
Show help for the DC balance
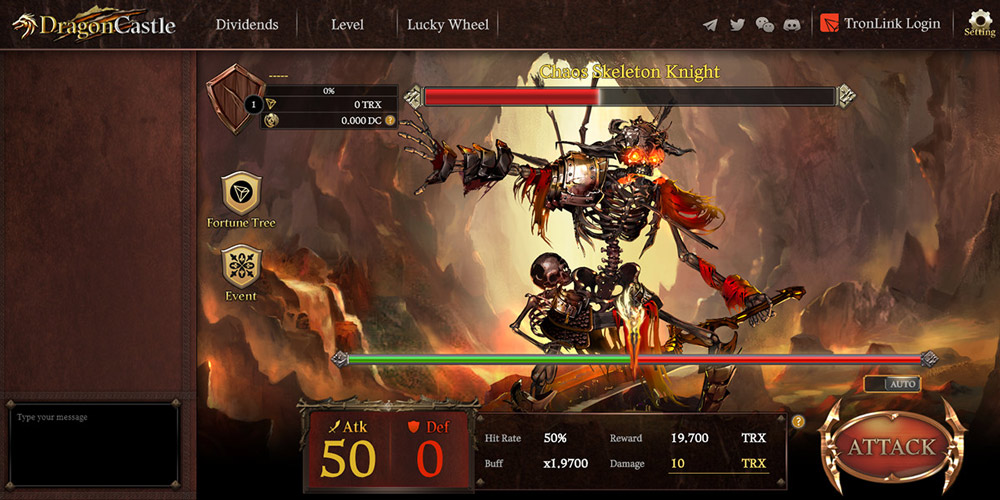390,120
